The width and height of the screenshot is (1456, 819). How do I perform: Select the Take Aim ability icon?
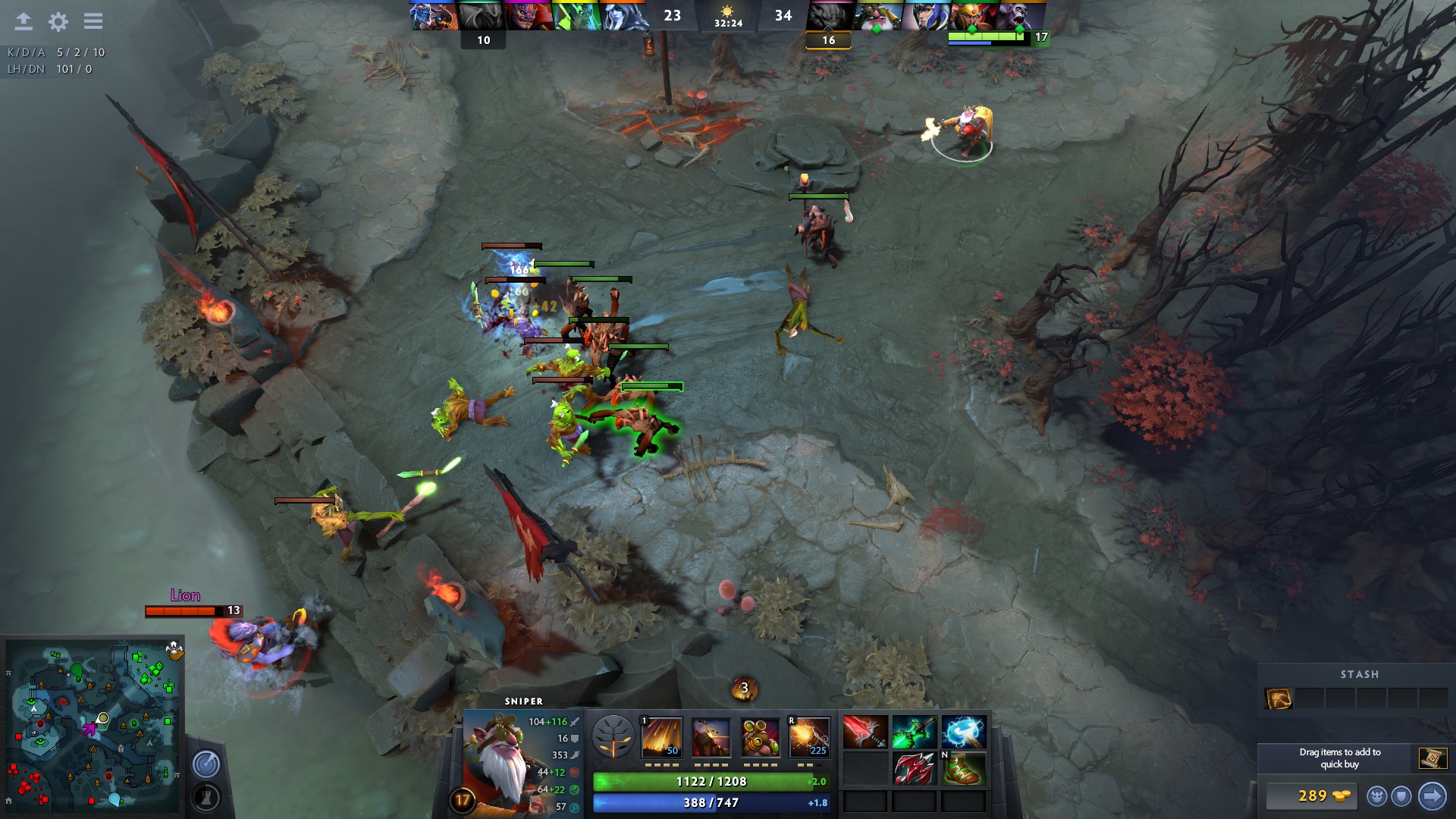(761, 736)
